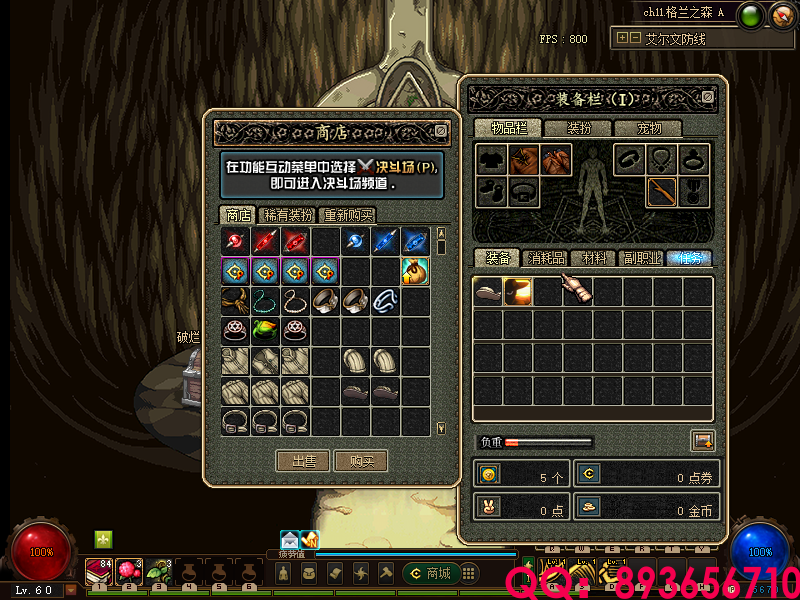
Task: Click the inventory sort button beside weight bar
Action: click(x=702, y=440)
